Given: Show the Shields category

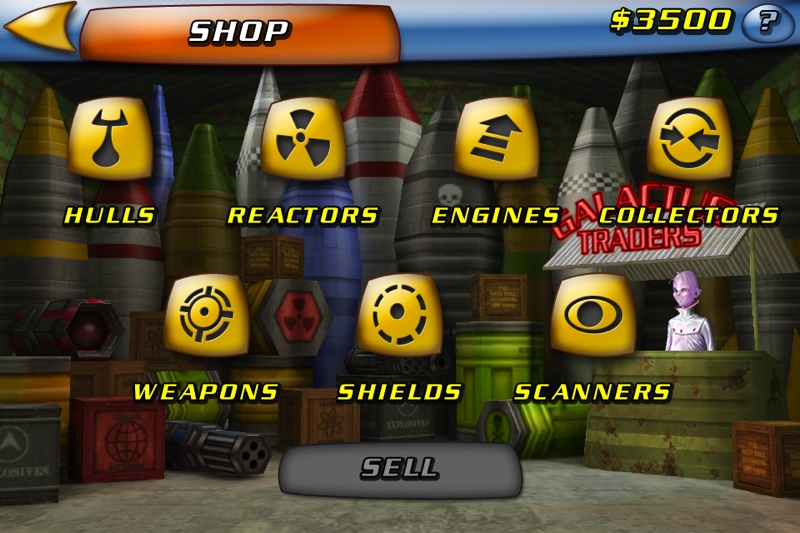Looking at the screenshot, I should (x=400, y=315).
